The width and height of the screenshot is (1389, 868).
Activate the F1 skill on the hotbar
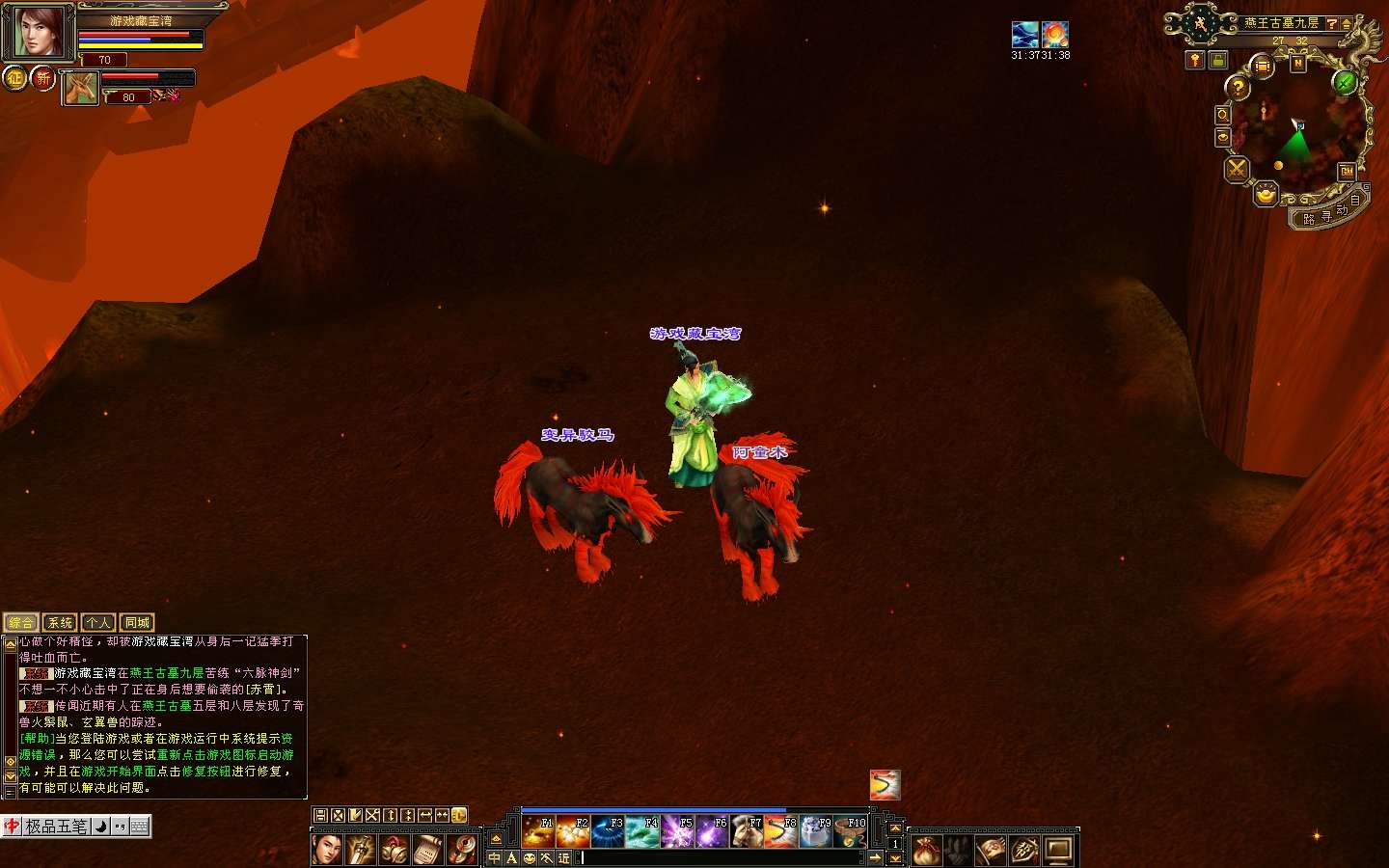click(x=537, y=831)
